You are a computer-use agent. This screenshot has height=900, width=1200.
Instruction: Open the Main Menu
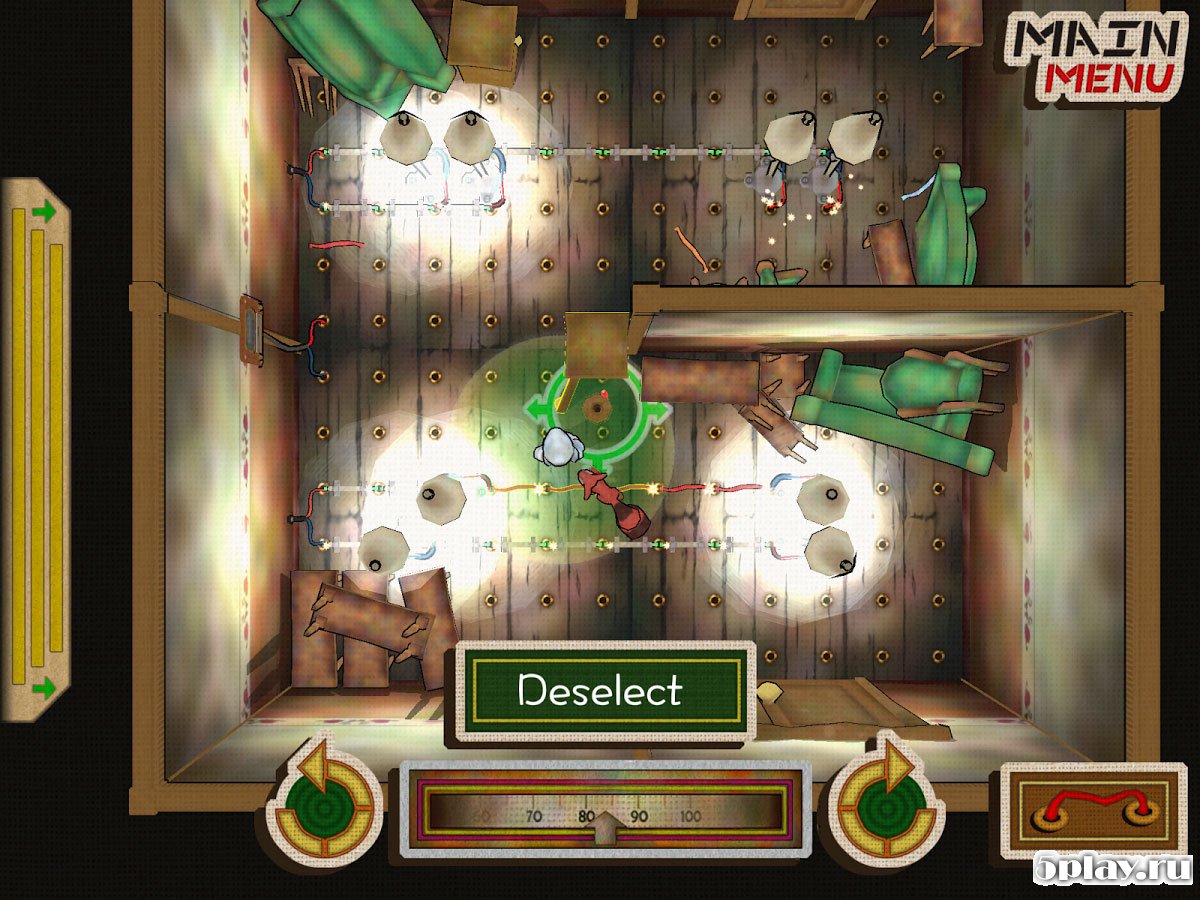click(x=1099, y=57)
